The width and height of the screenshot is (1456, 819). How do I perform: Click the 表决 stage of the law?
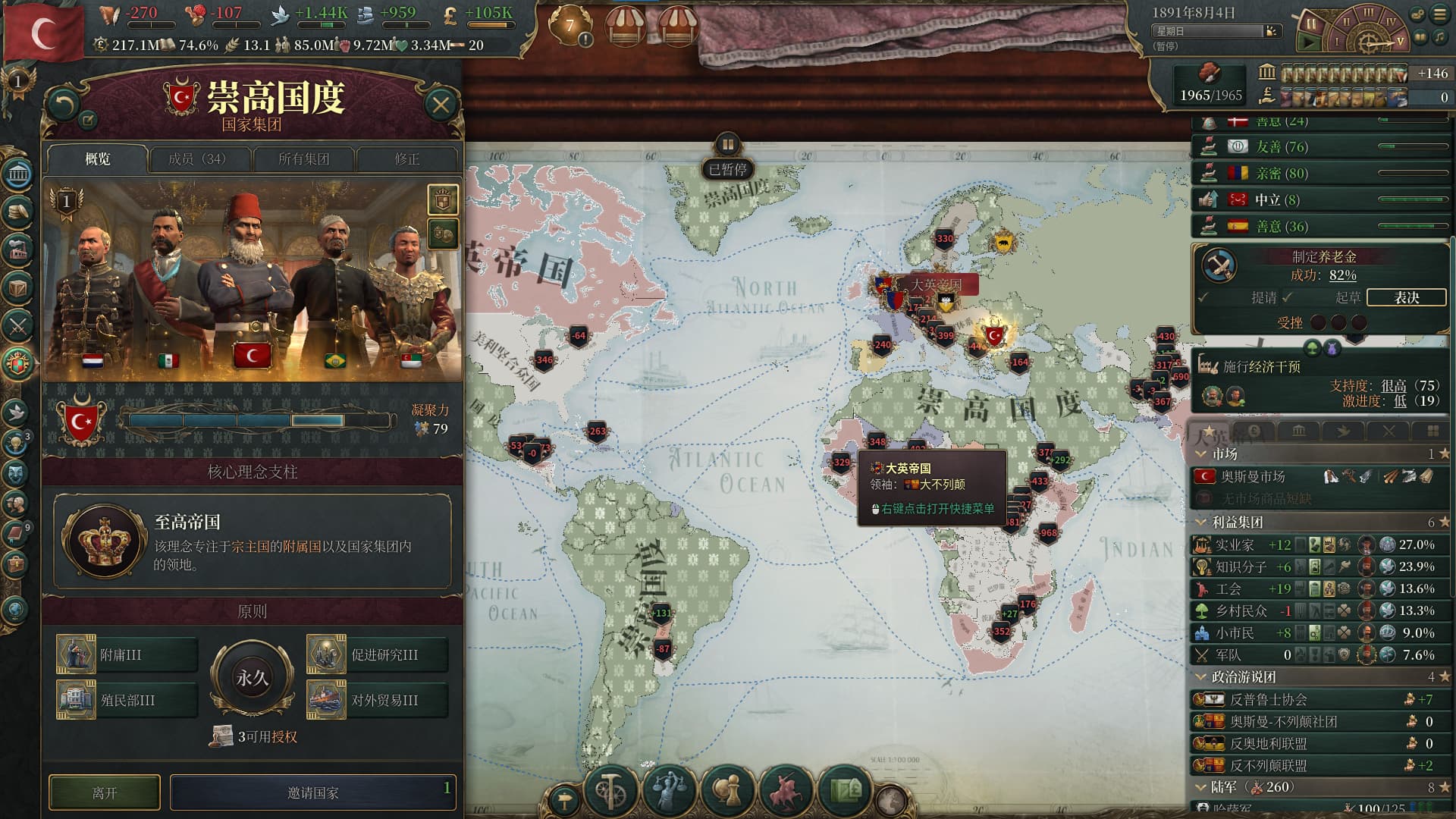(1406, 297)
